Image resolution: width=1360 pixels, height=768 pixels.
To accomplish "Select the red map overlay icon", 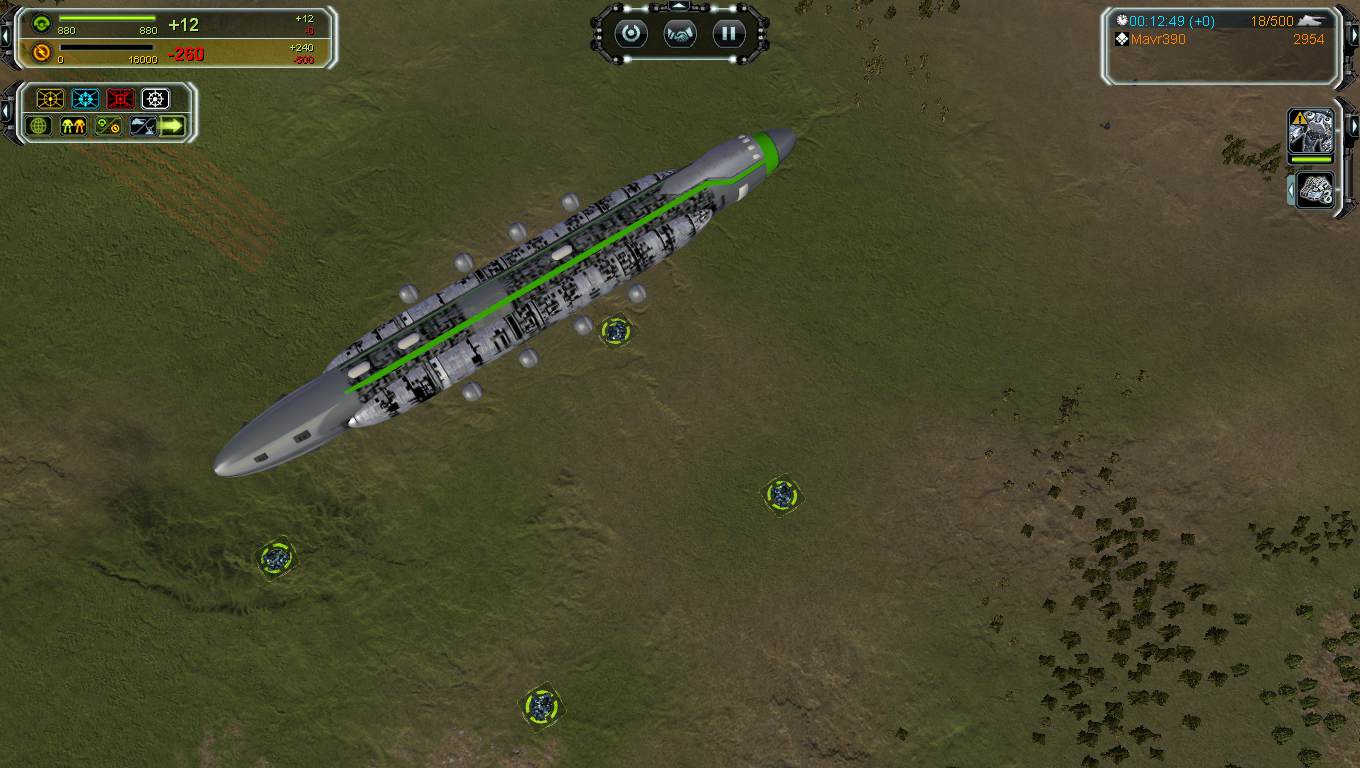I will point(120,99).
